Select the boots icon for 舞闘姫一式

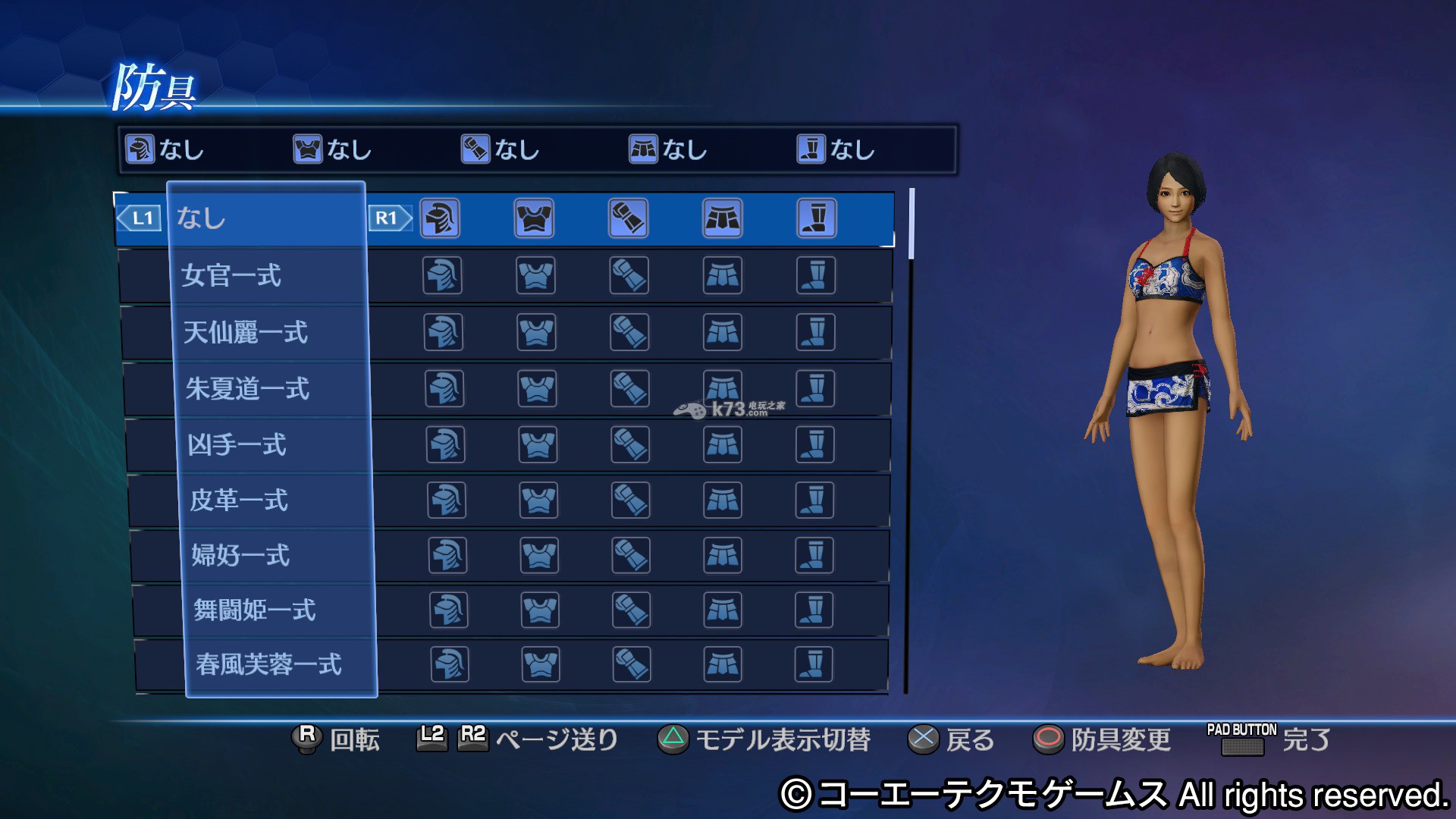(814, 610)
